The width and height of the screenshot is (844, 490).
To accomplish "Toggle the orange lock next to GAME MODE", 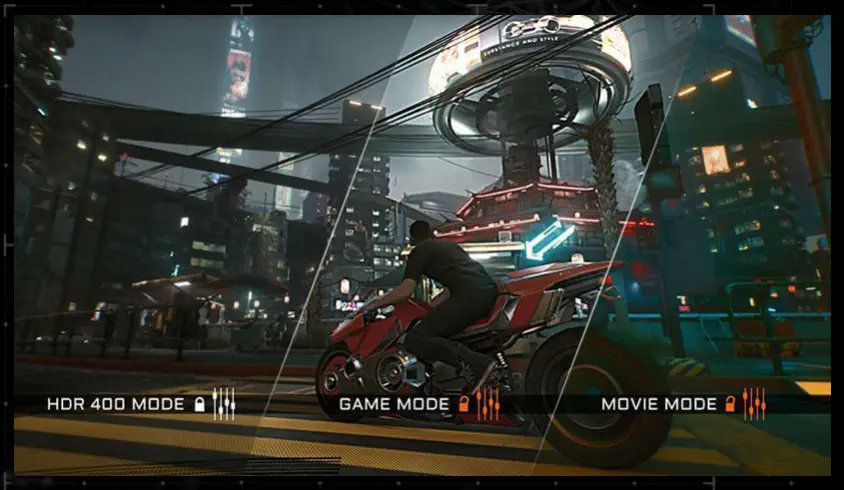I will coord(464,404).
